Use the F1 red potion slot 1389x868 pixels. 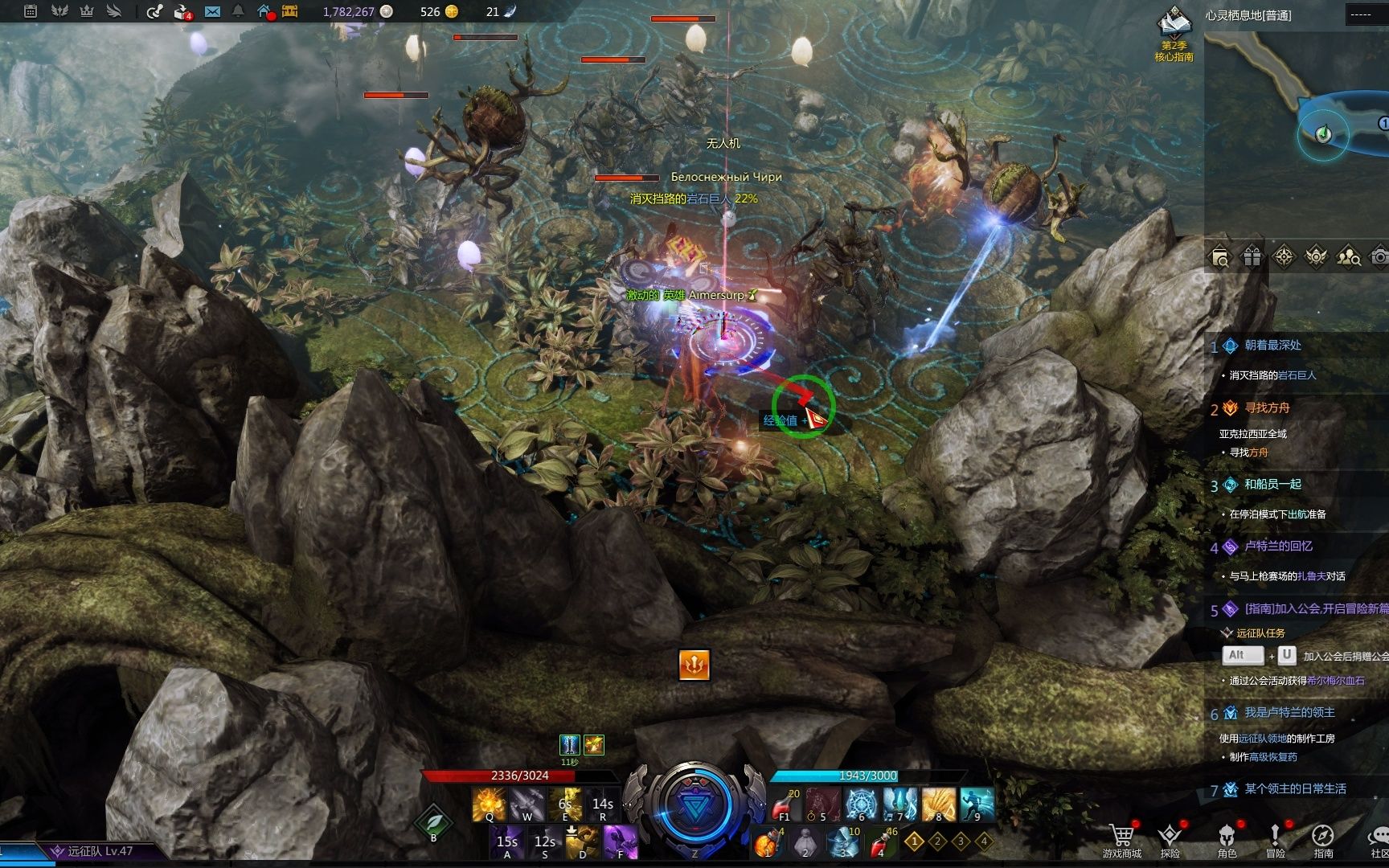tap(785, 804)
